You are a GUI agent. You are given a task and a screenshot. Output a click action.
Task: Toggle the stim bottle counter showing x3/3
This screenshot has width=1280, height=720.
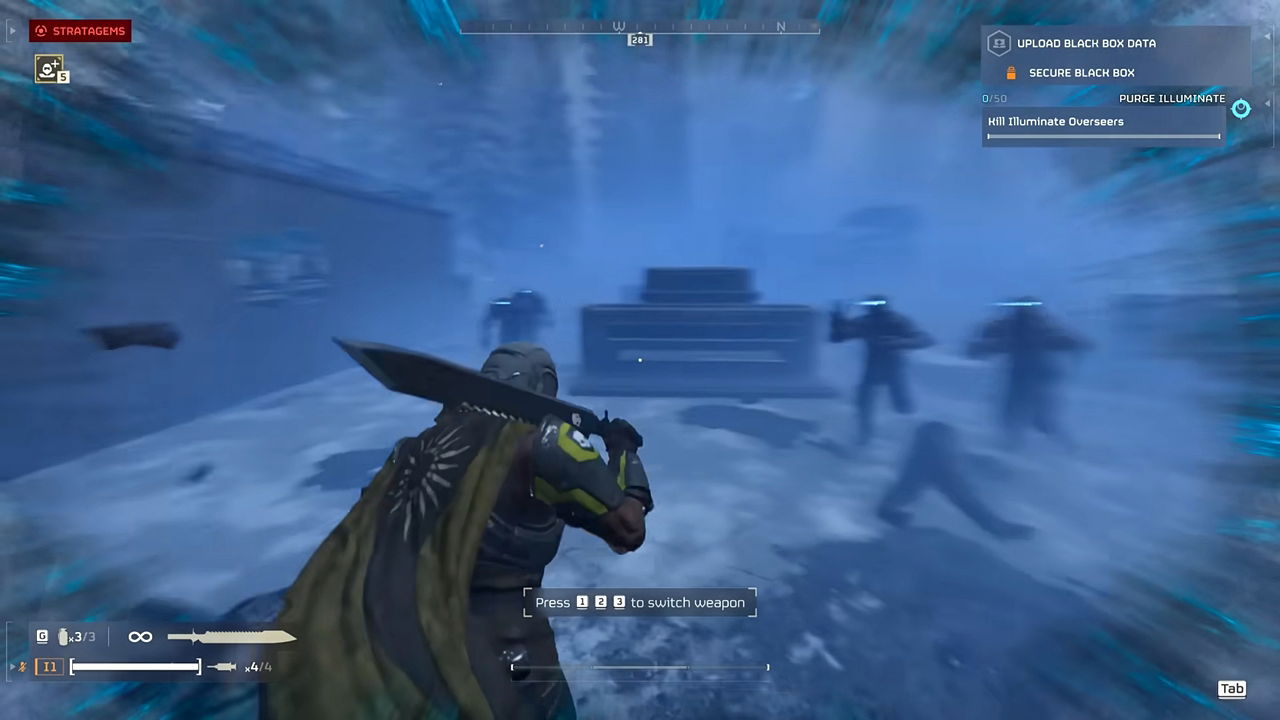pos(68,636)
